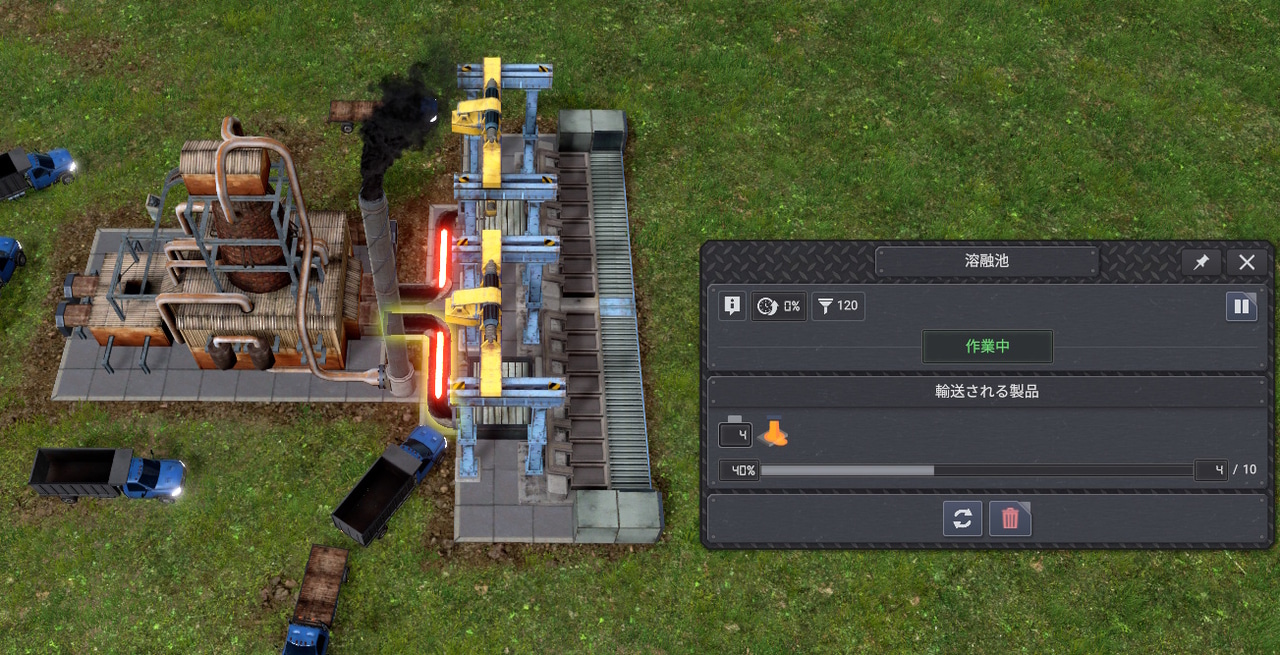Pause the molten pool's operation
1280x655 pixels.
click(x=1241, y=306)
